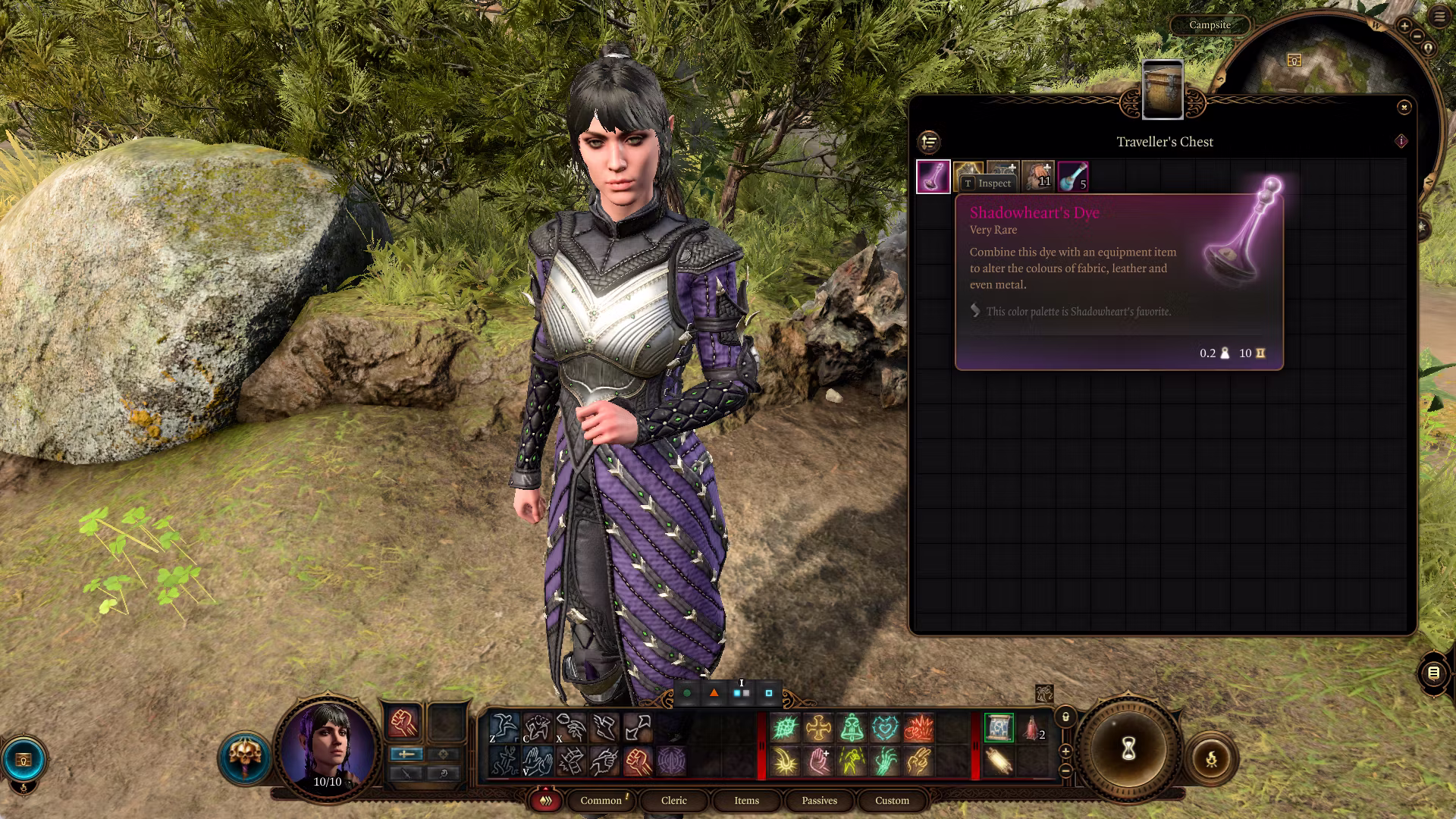Click the chest info diamond icon
Viewport: 1456px width, 819px height.
pos(1401,141)
